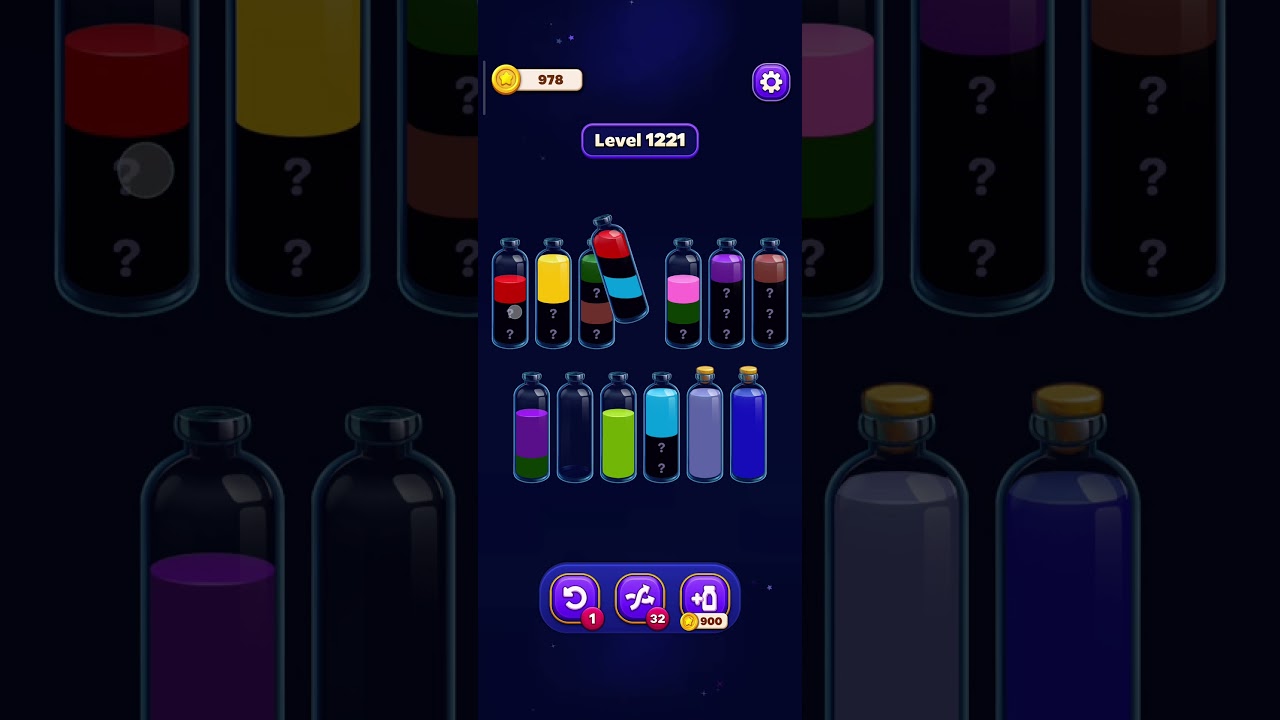Select the green liquid bottle
The image size is (1280, 720).
pos(618,435)
